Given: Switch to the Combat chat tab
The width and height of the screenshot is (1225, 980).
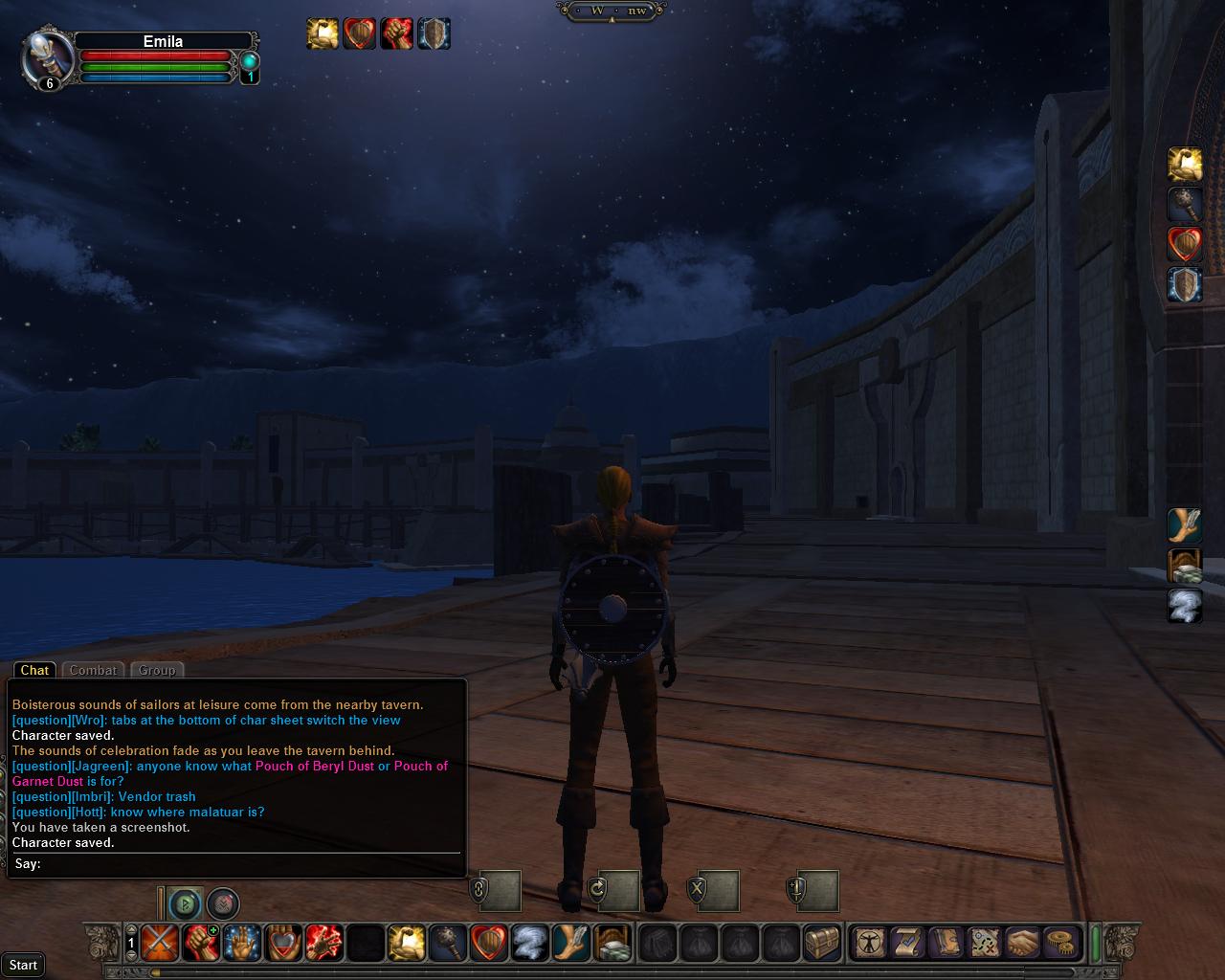Looking at the screenshot, I should [x=93, y=670].
